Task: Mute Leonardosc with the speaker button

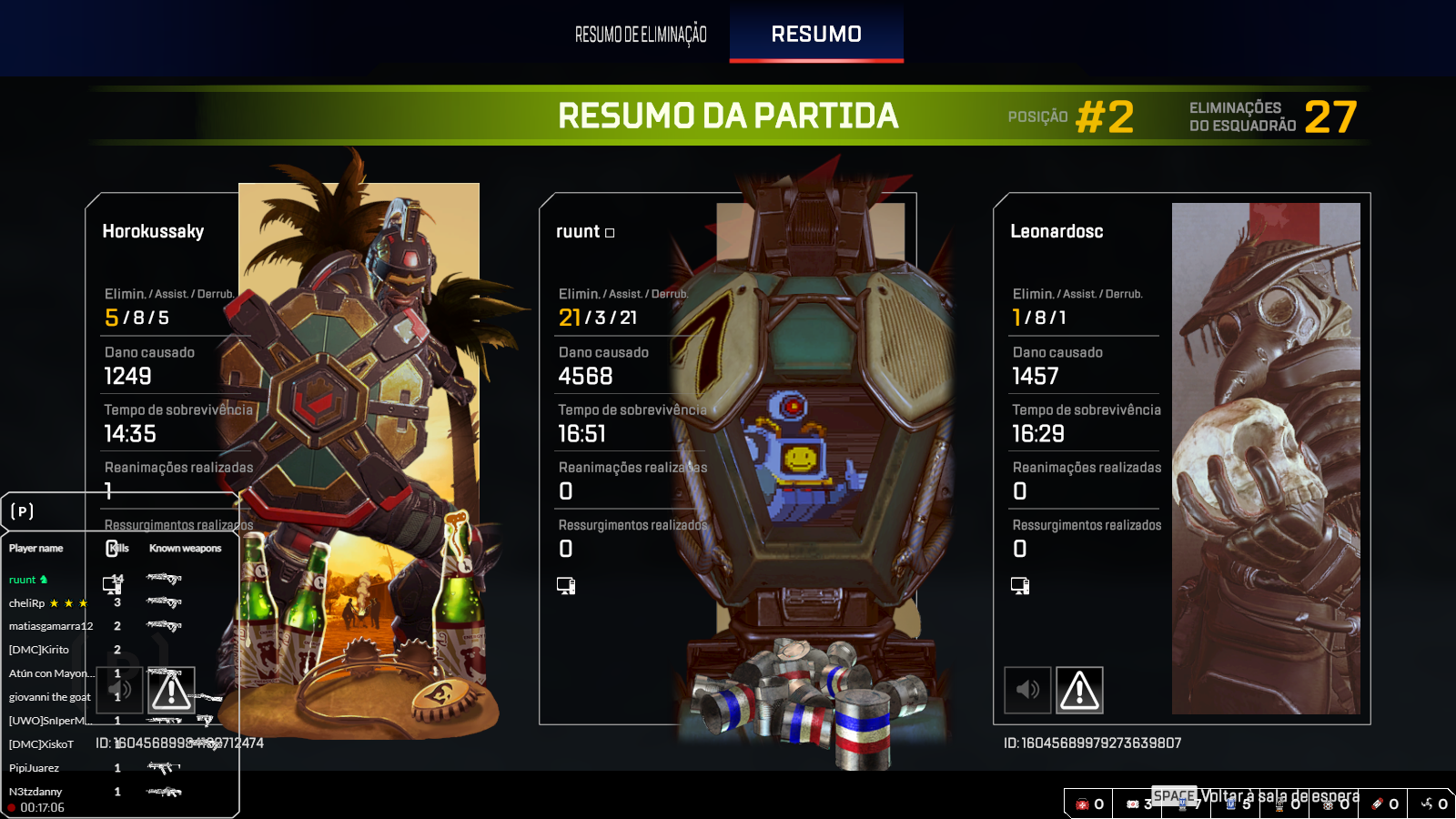Action: coord(1027,690)
